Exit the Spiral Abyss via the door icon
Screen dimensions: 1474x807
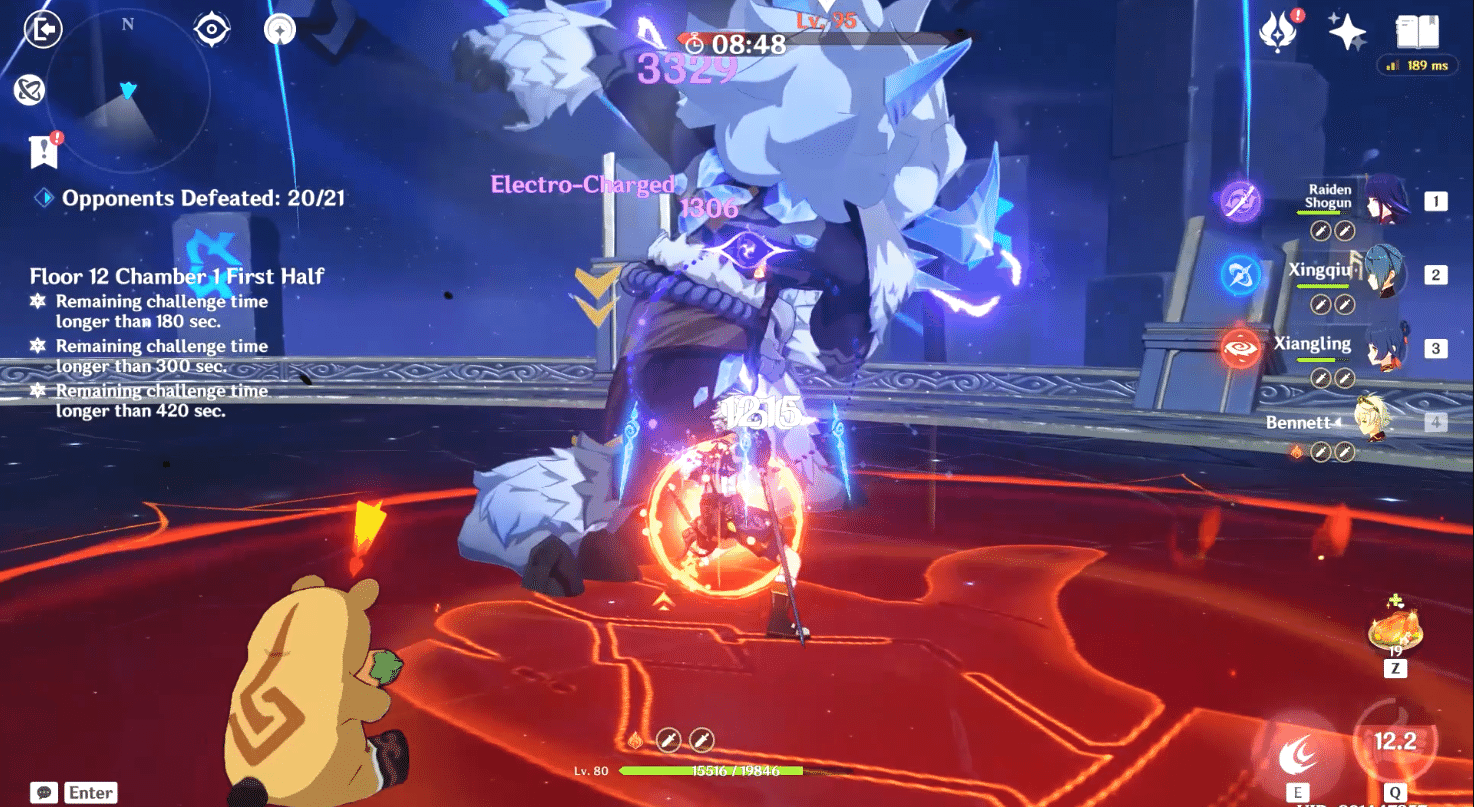coord(40,28)
